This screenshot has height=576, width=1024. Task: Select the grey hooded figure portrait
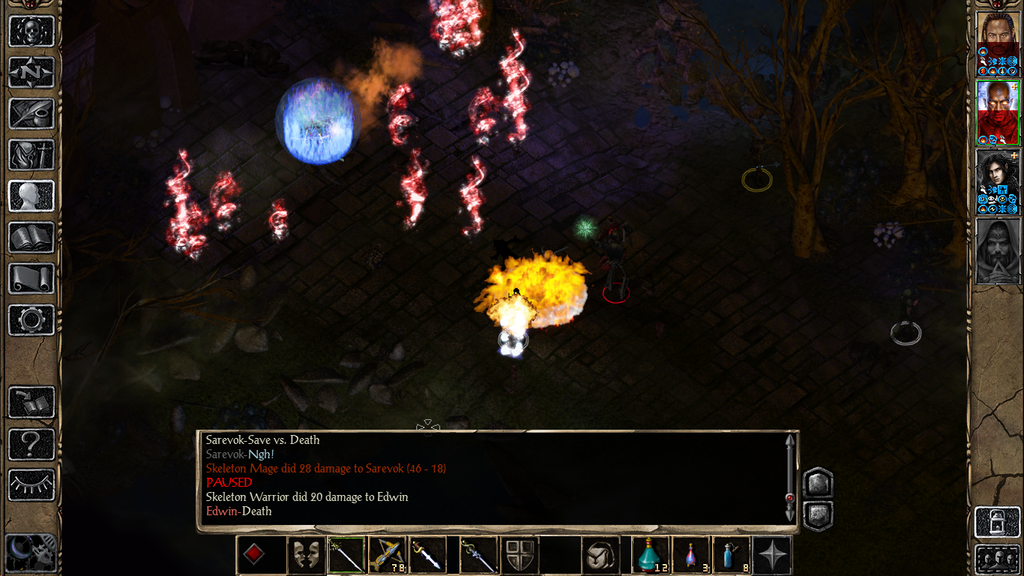coord(997,250)
